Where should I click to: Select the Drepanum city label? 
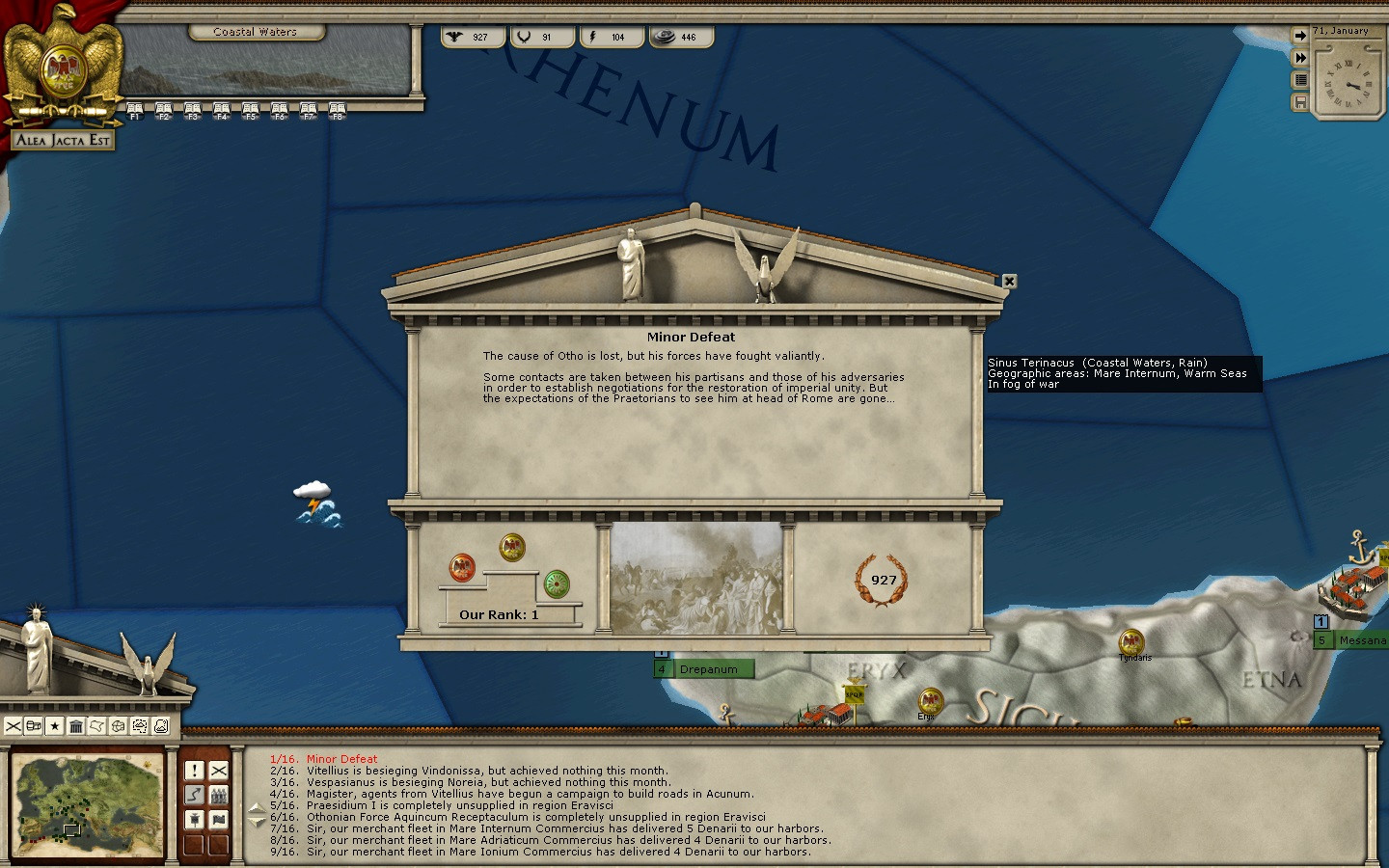point(708,669)
